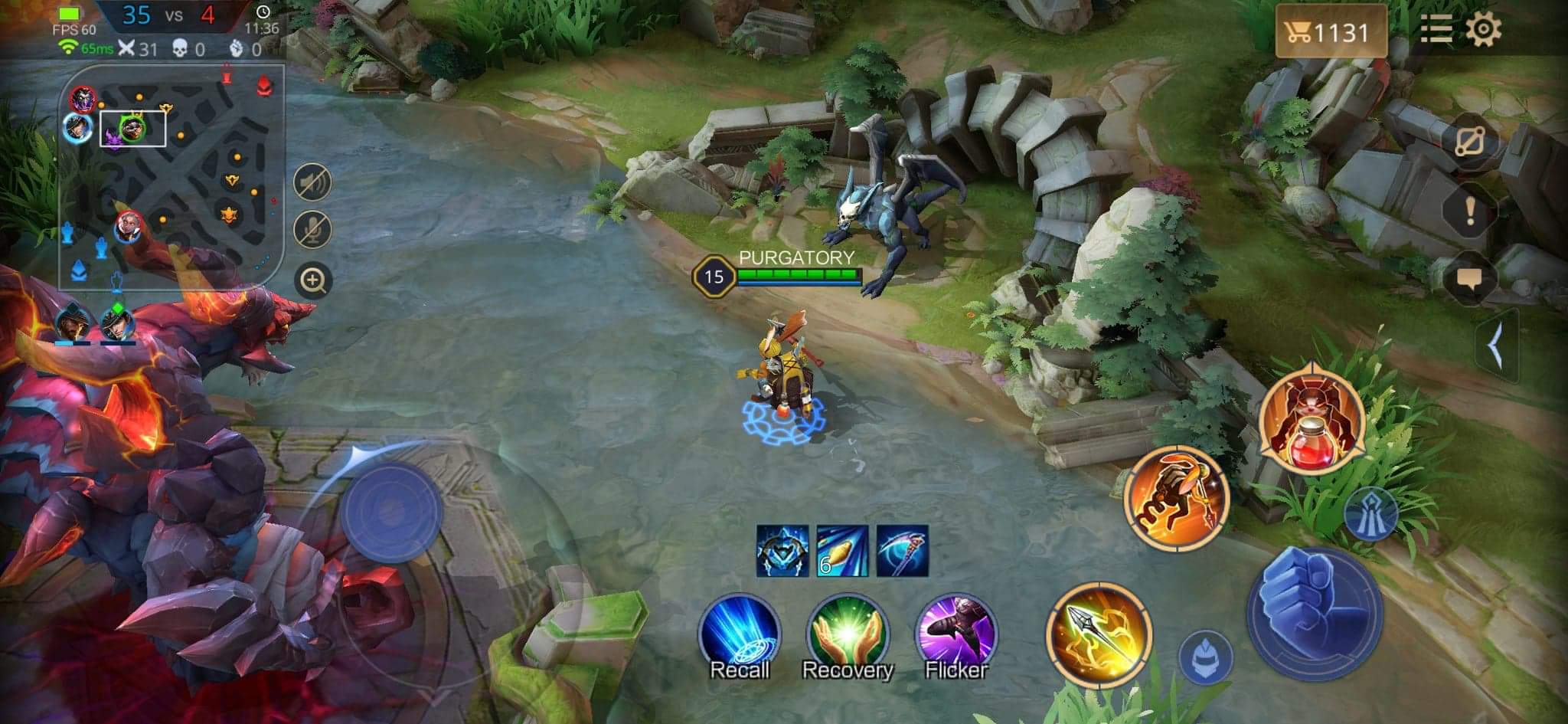Open the quick chat bubble button
The width and height of the screenshot is (1568, 724).
point(1469,279)
